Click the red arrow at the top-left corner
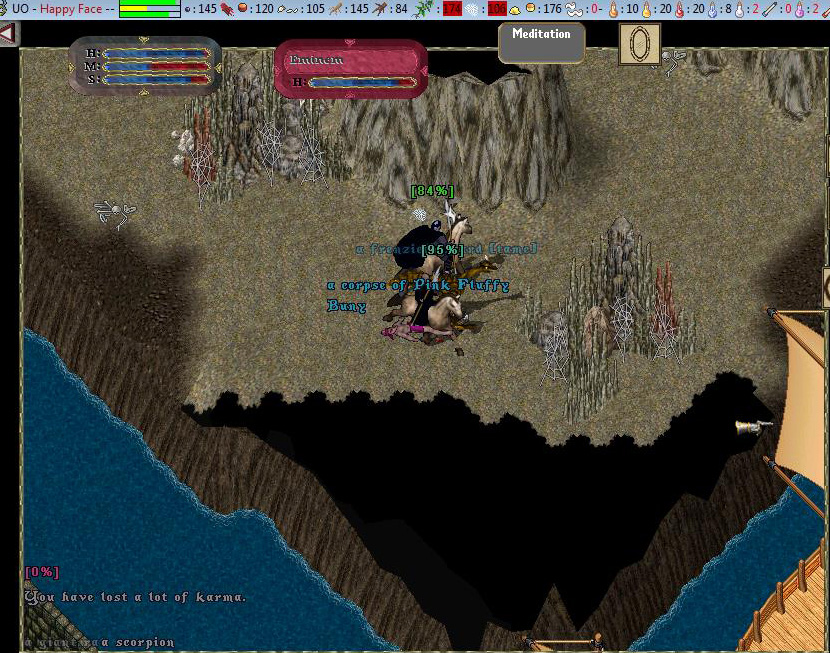The width and height of the screenshot is (830, 653). (x=8, y=34)
